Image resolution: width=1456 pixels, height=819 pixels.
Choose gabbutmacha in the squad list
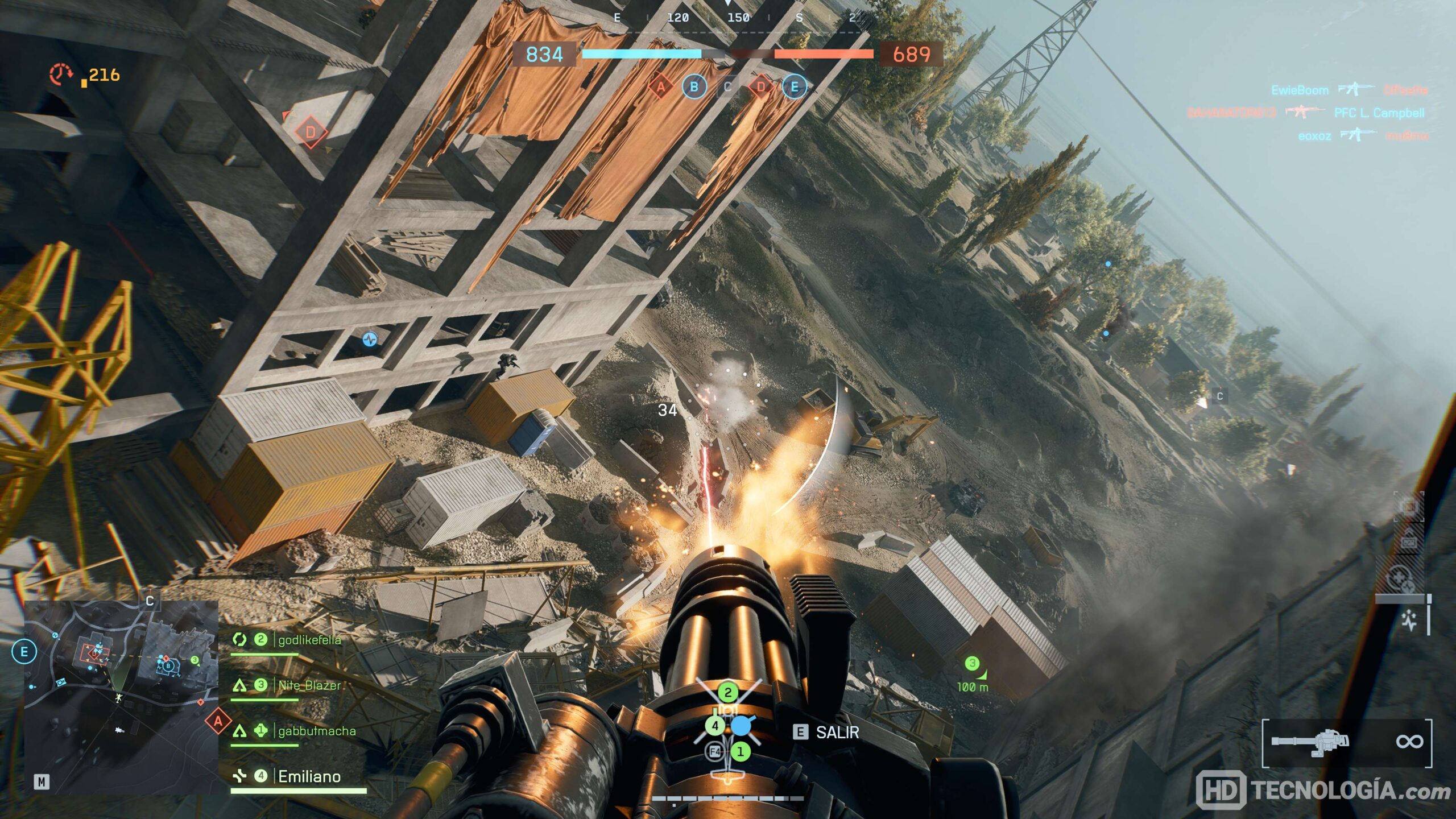[x=316, y=731]
